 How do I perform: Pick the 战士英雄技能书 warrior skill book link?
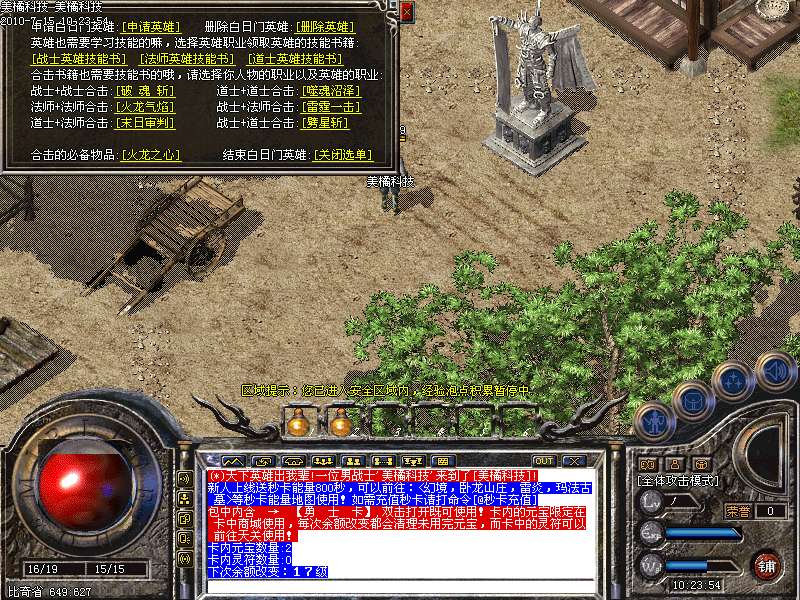[80, 59]
